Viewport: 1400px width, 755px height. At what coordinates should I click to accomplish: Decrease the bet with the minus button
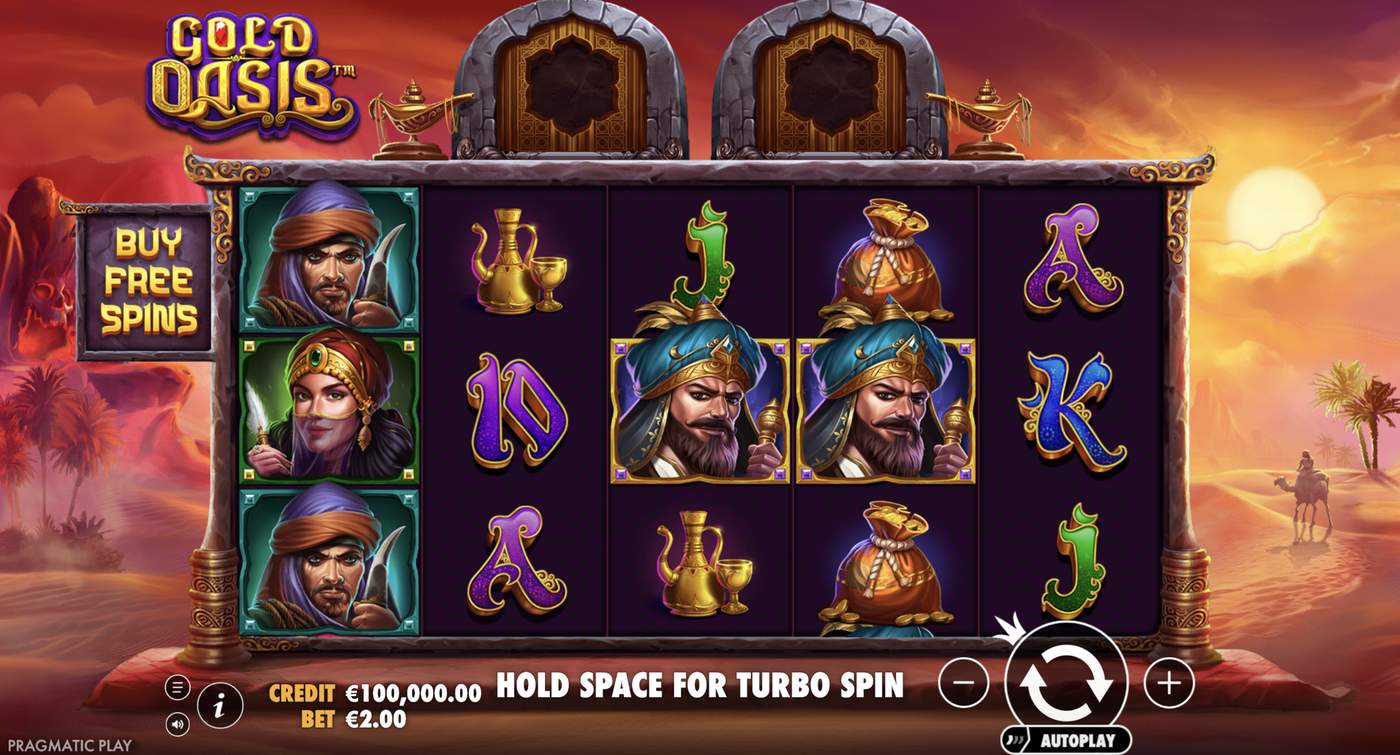[962, 681]
